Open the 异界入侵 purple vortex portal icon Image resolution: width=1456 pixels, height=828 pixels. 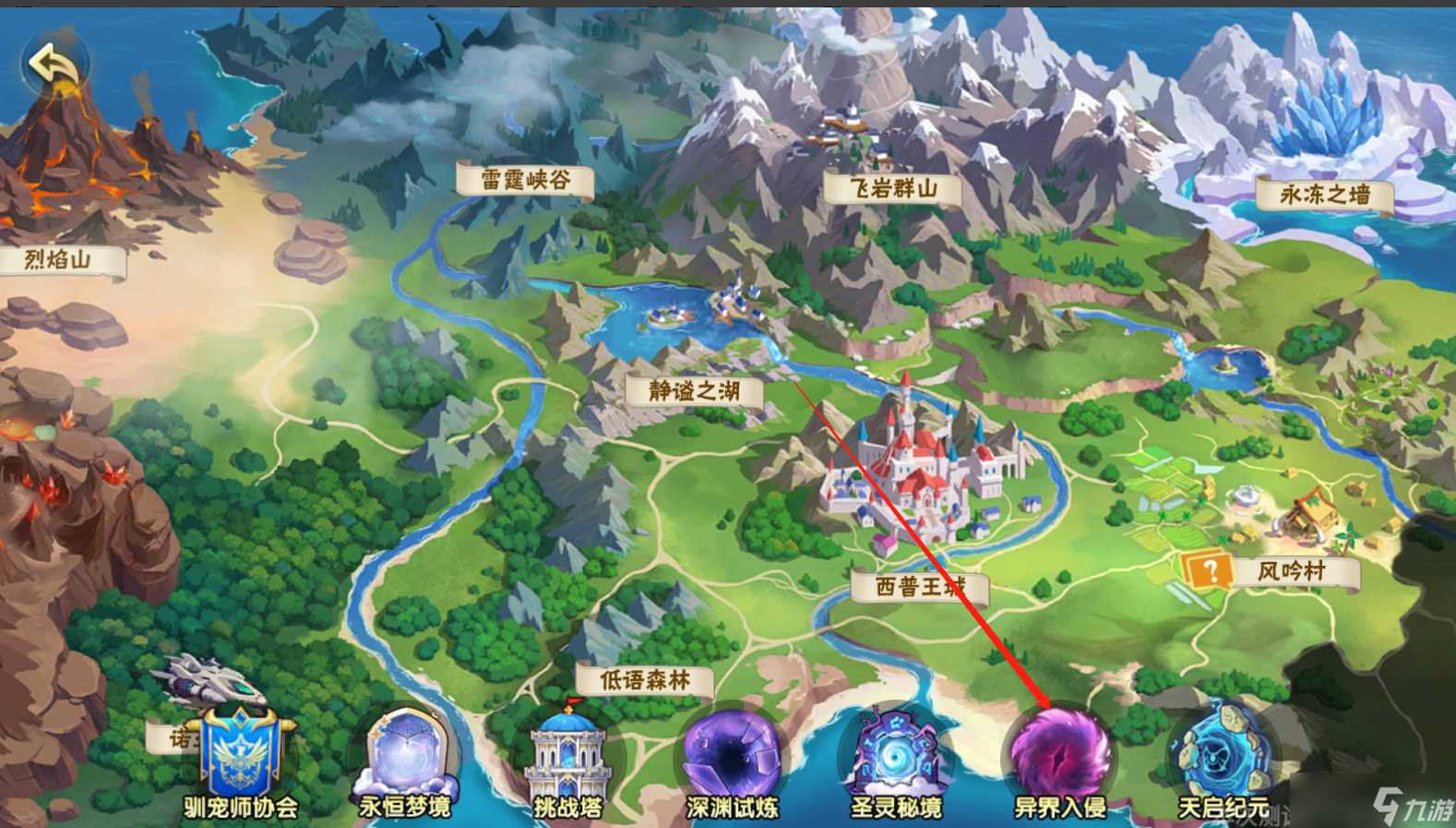click(1059, 748)
